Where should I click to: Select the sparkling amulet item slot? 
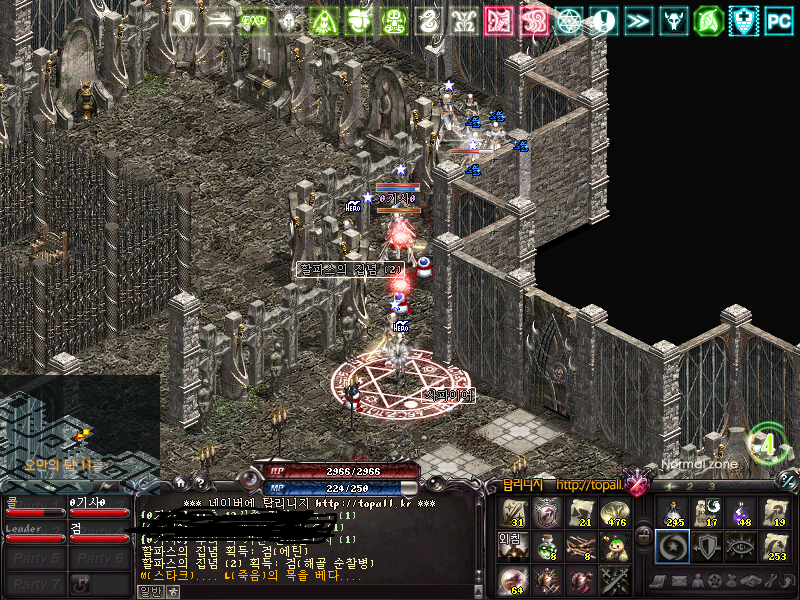pos(546,513)
